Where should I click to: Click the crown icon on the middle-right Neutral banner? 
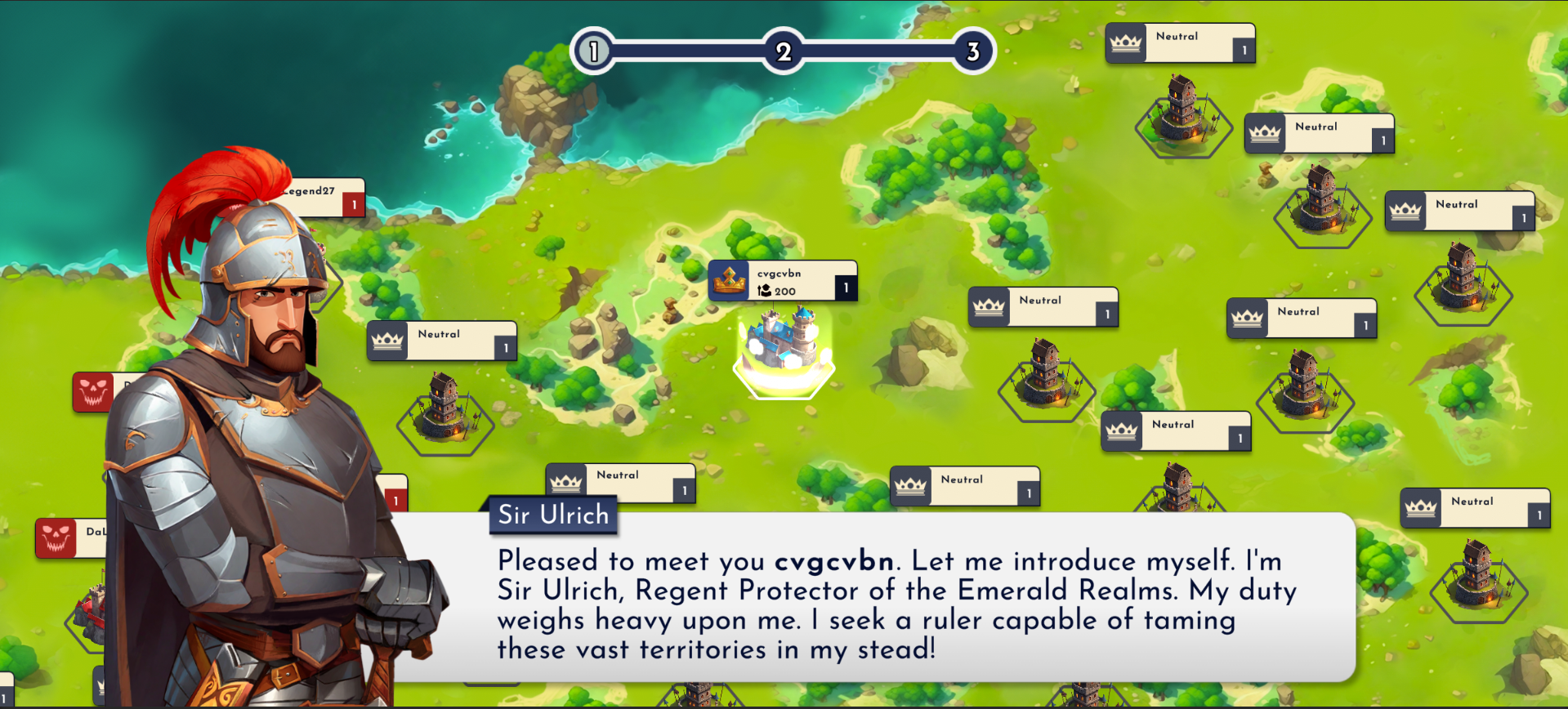pos(1246,317)
